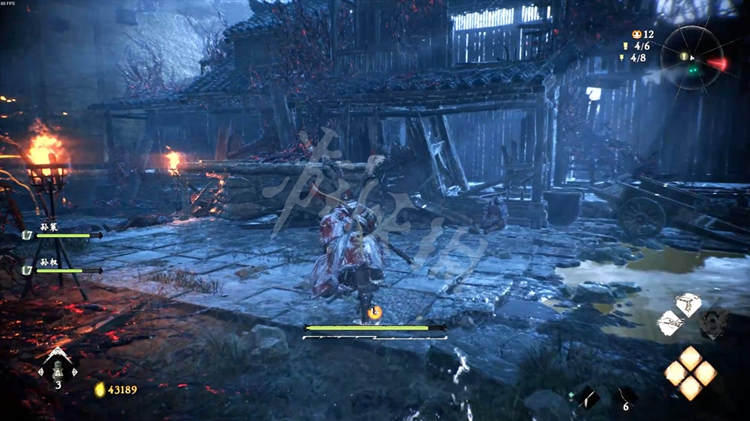Viewport: 750px width, 421px height.
Task: Select the consumable slot with count 6
Action: [625, 397]
